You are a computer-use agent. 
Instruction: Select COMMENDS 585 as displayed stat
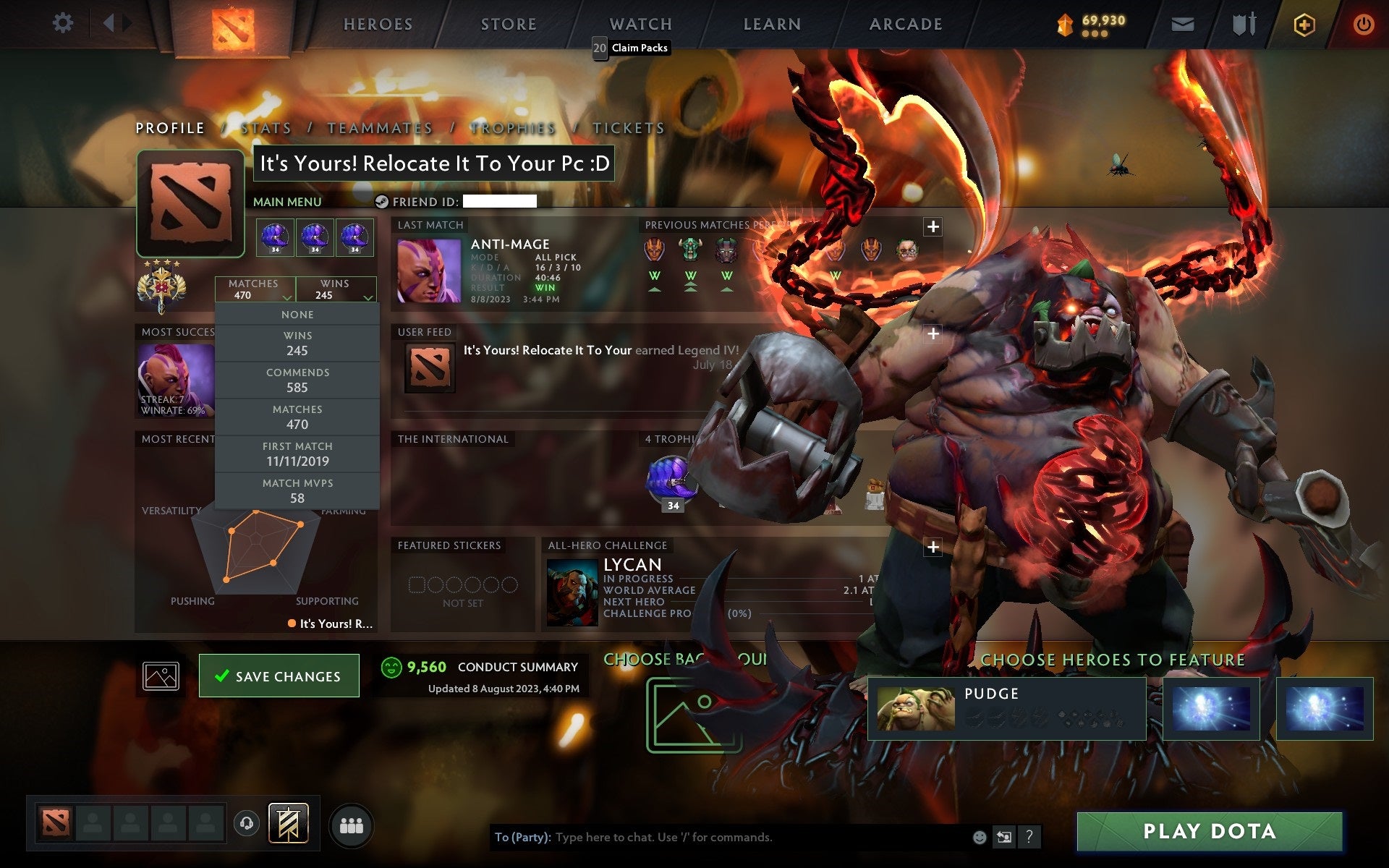pyautogui.click(x=297, y=380)
